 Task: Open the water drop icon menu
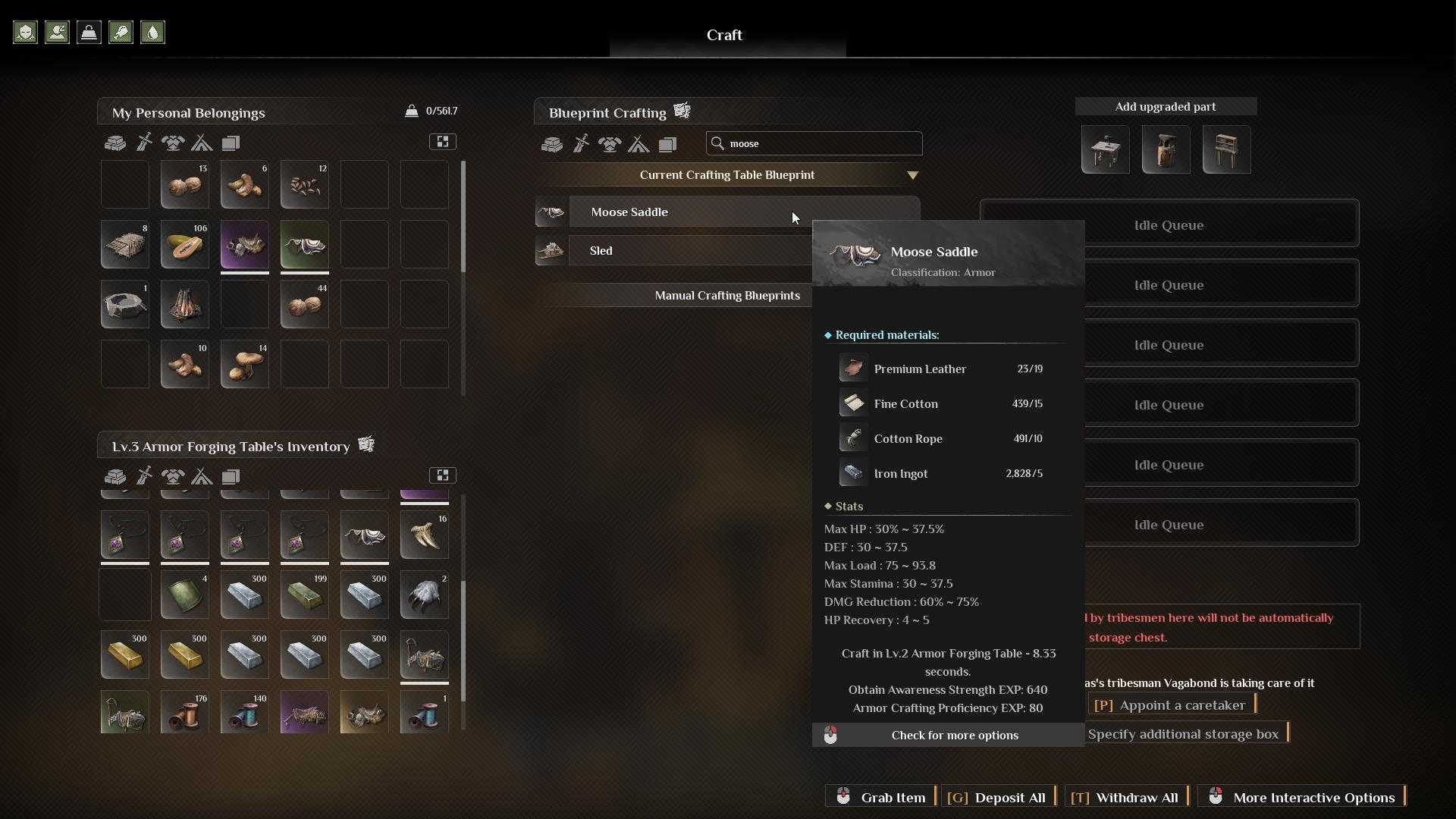152,33
